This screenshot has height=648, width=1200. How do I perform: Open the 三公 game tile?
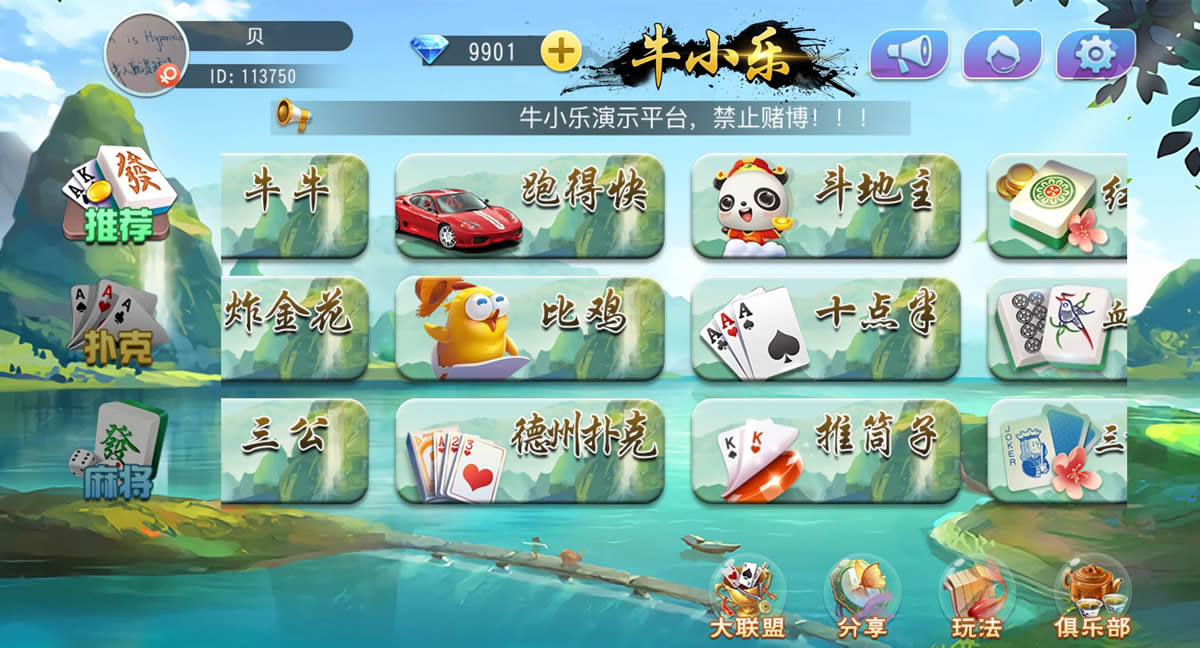[x=294, y=451]
